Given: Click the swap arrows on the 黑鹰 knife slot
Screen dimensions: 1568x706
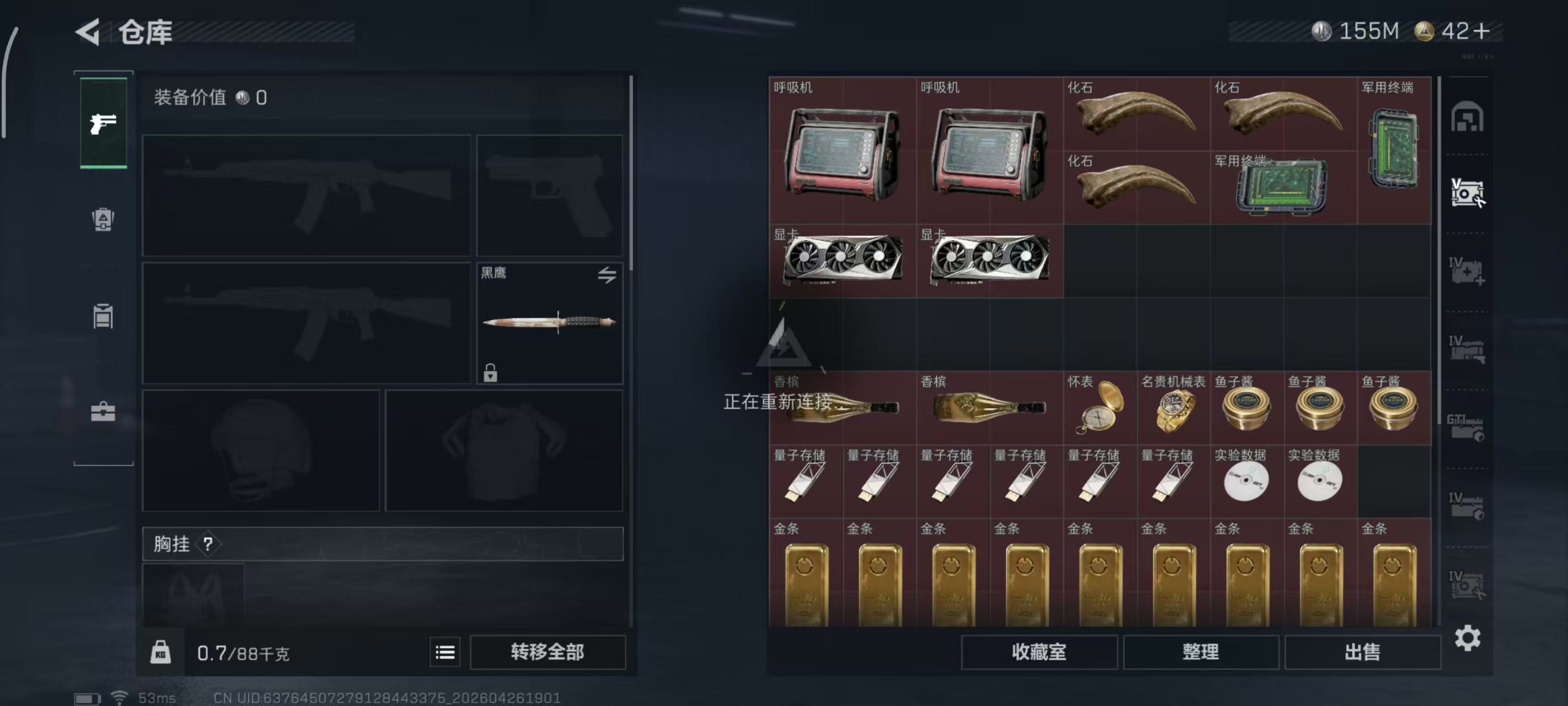Looking at the screenshot, I should [x=606, y=275].
